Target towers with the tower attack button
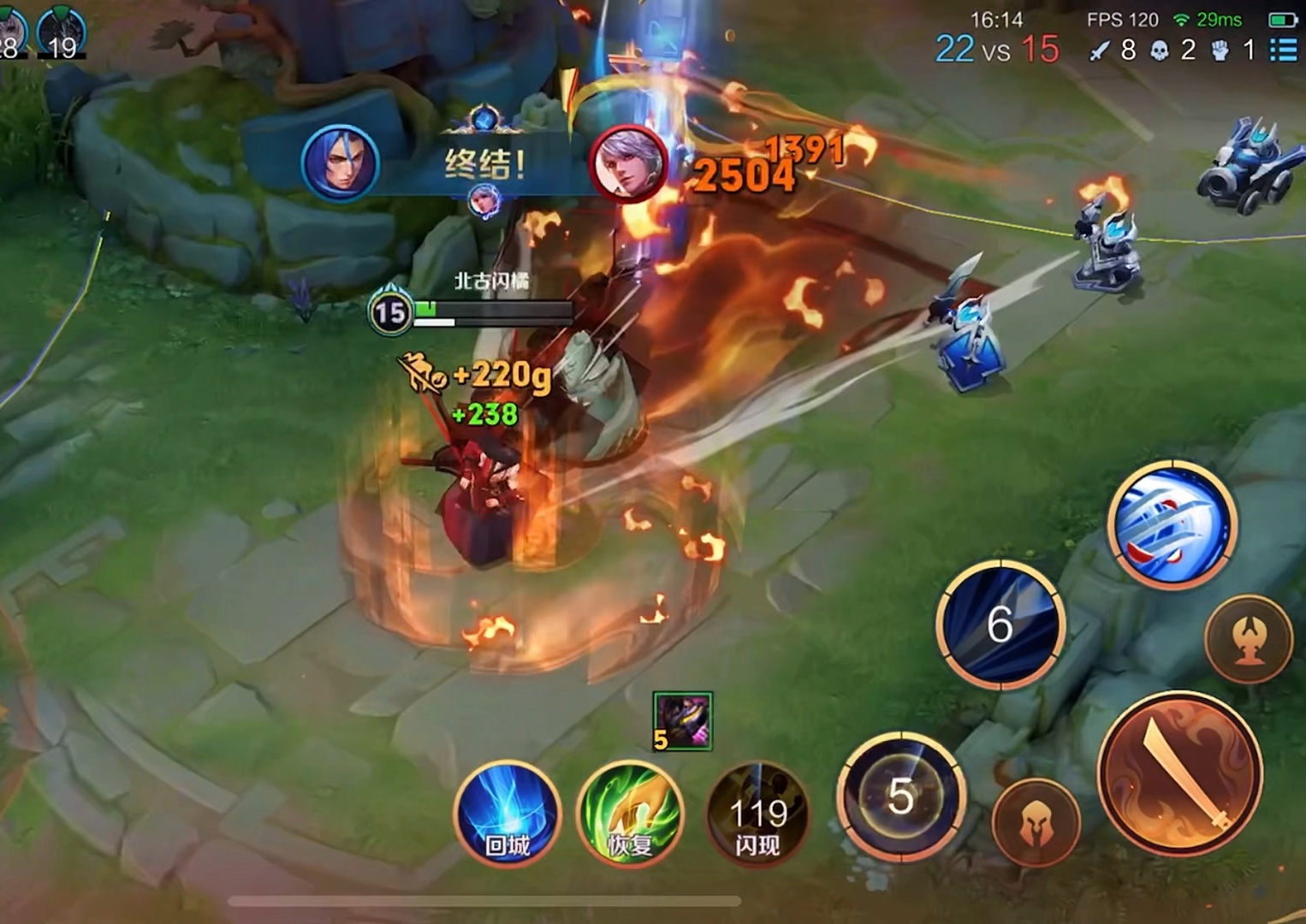The height and width of the screenshot is (924, 1306). pos(1249,639)
